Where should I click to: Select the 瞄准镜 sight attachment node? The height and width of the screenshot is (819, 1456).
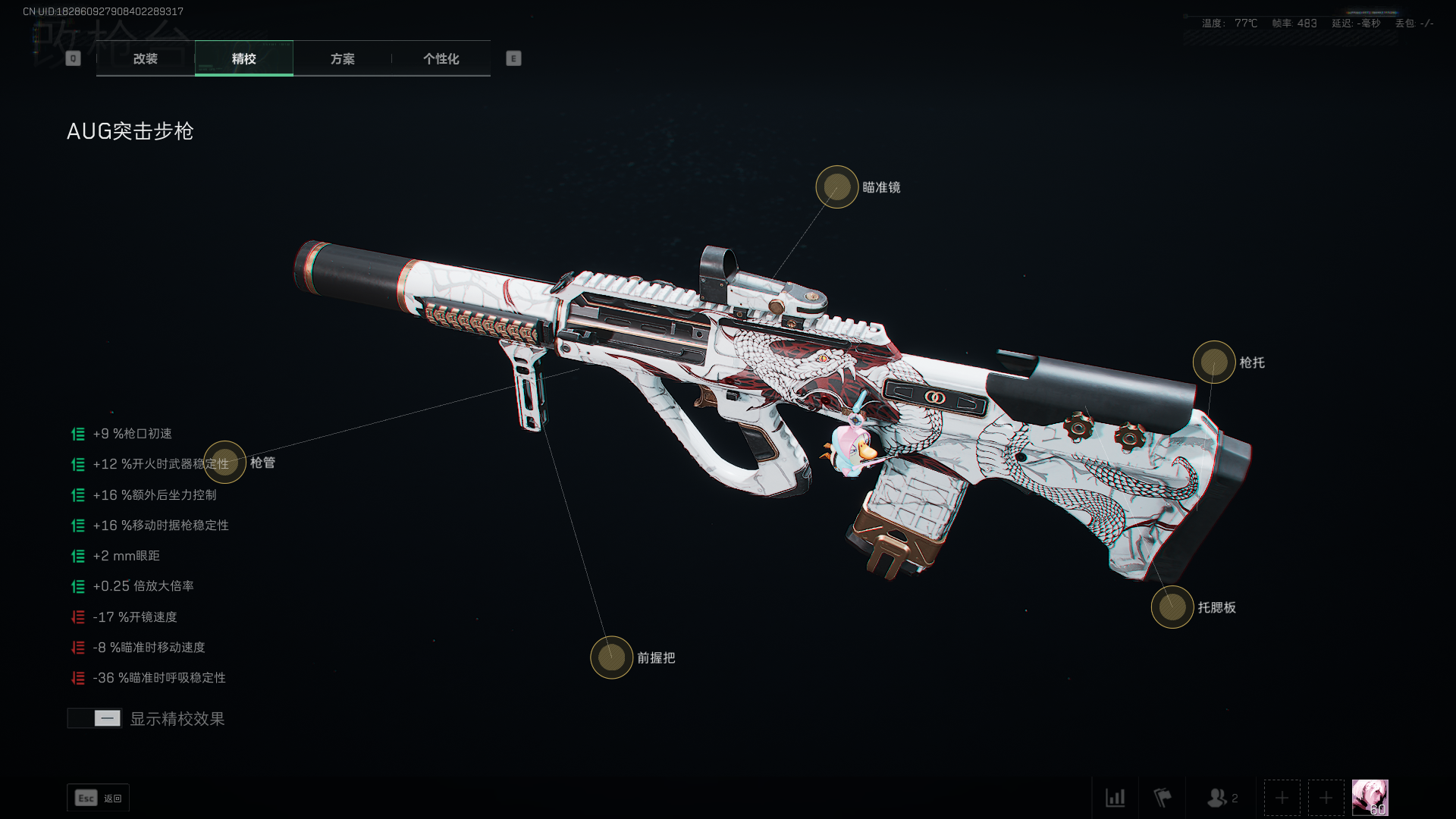(836, 187)
